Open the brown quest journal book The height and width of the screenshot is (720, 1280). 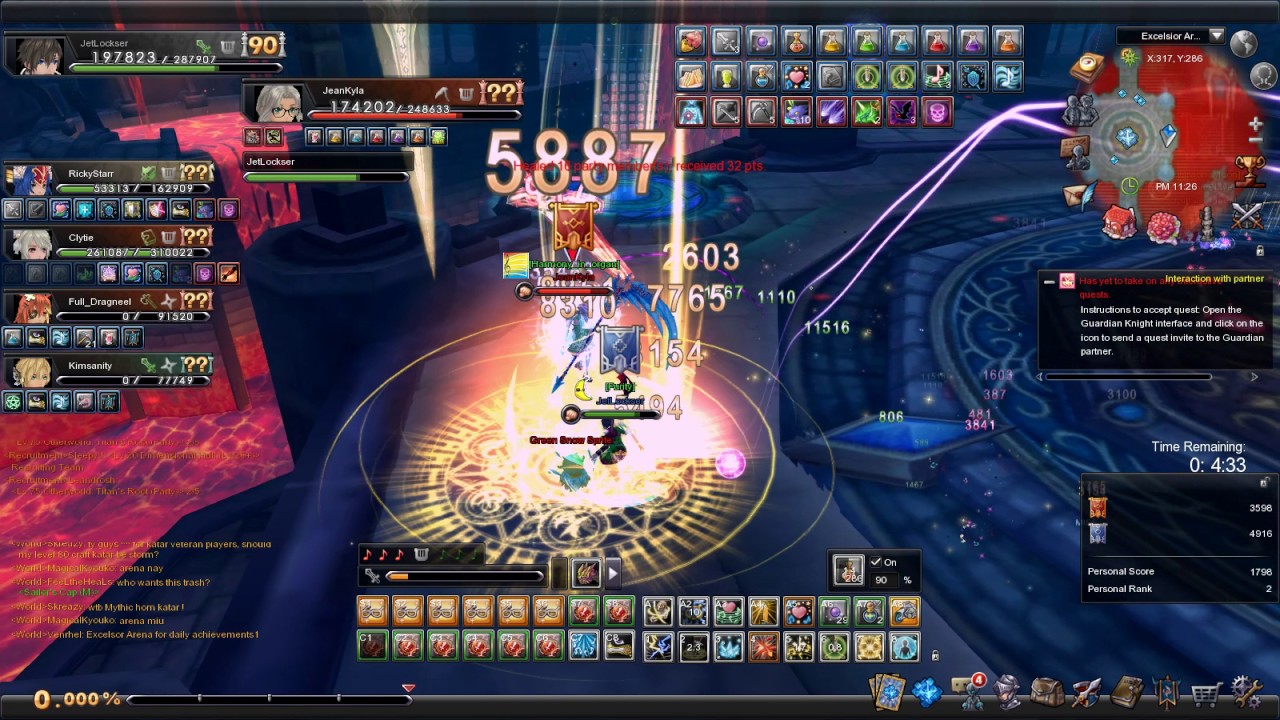[x=1127, y=691]
